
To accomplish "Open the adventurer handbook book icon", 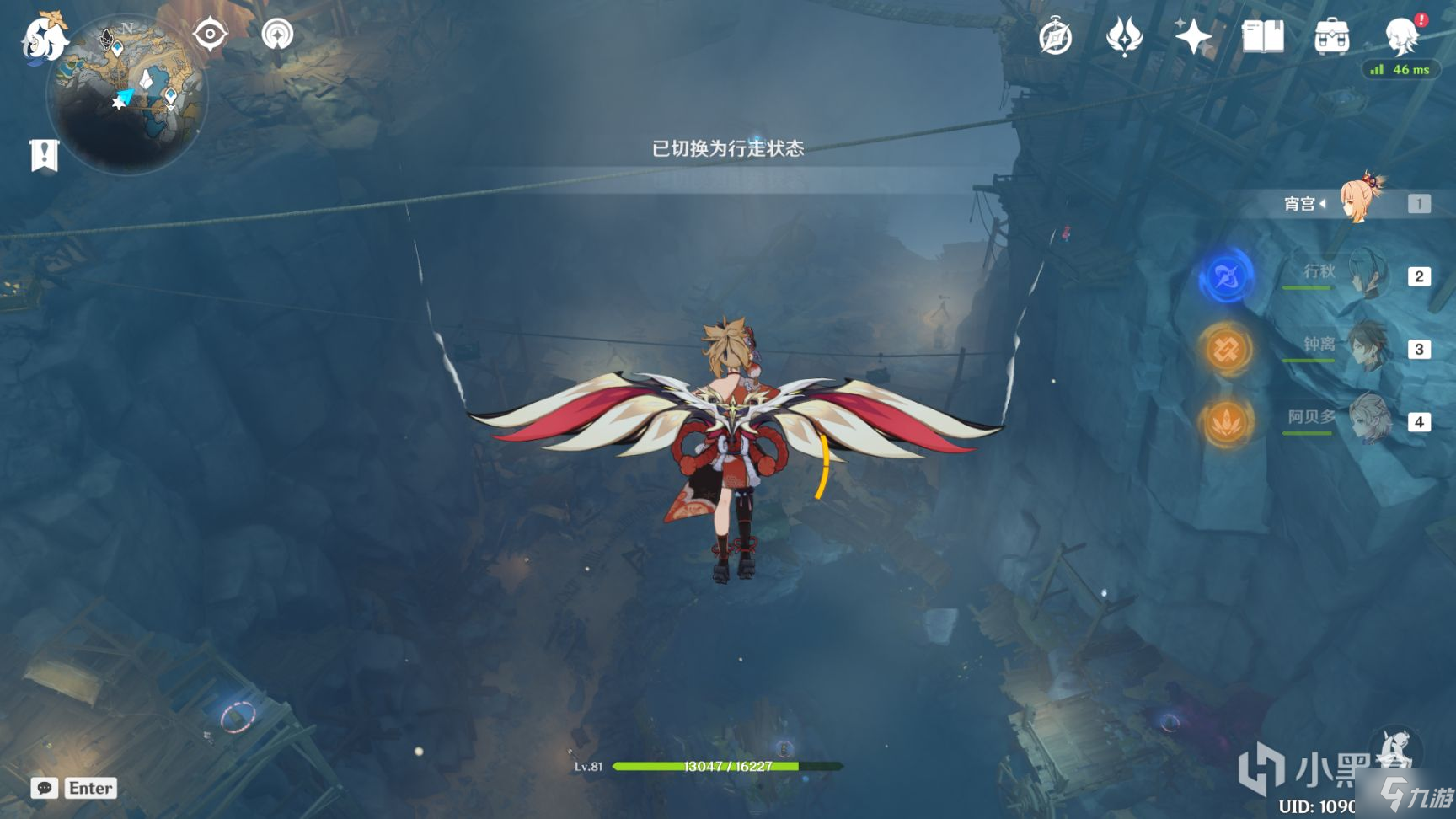I will (x=1262, y=37).
